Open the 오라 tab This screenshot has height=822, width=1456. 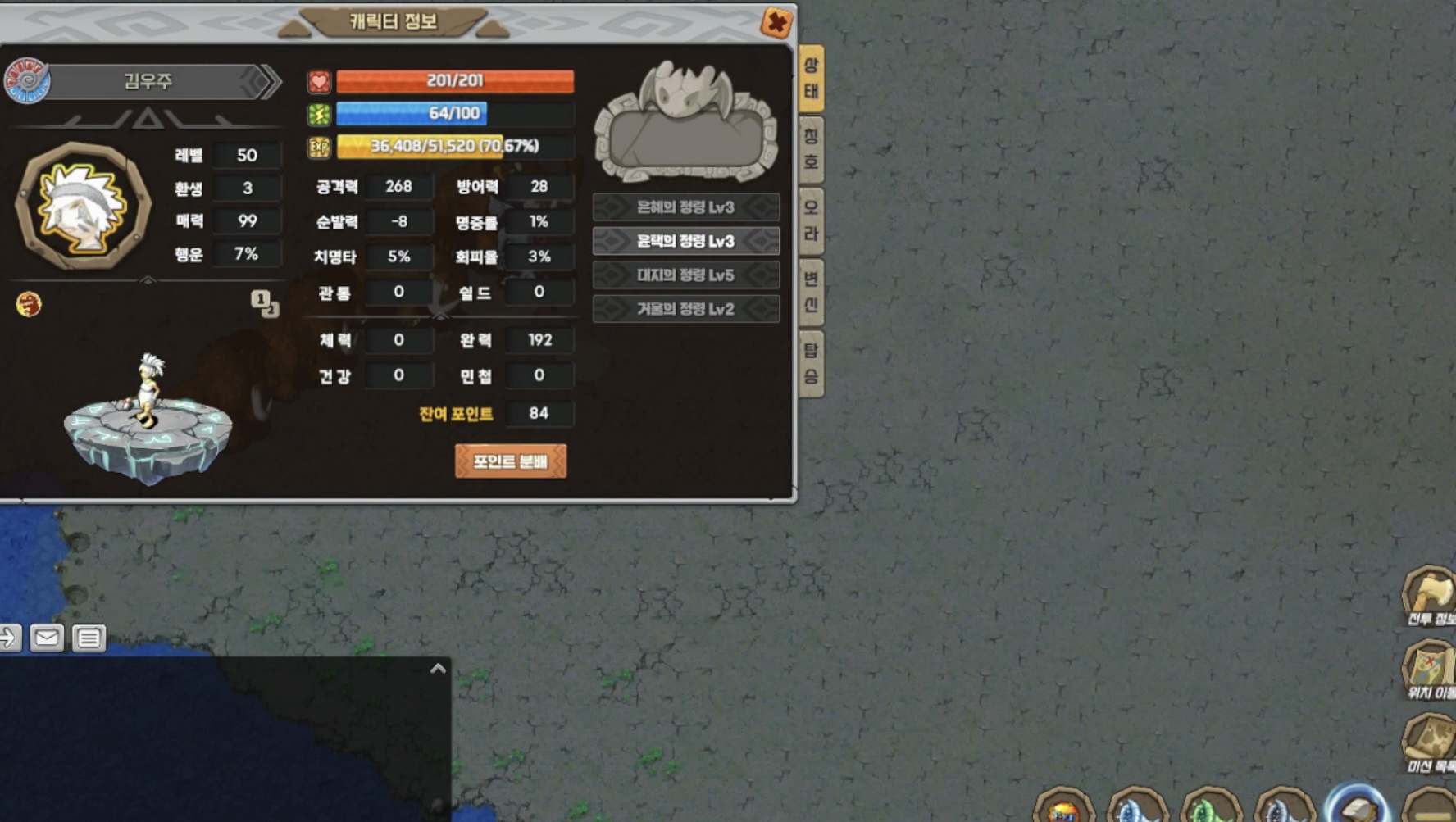[x=811, y=220]
